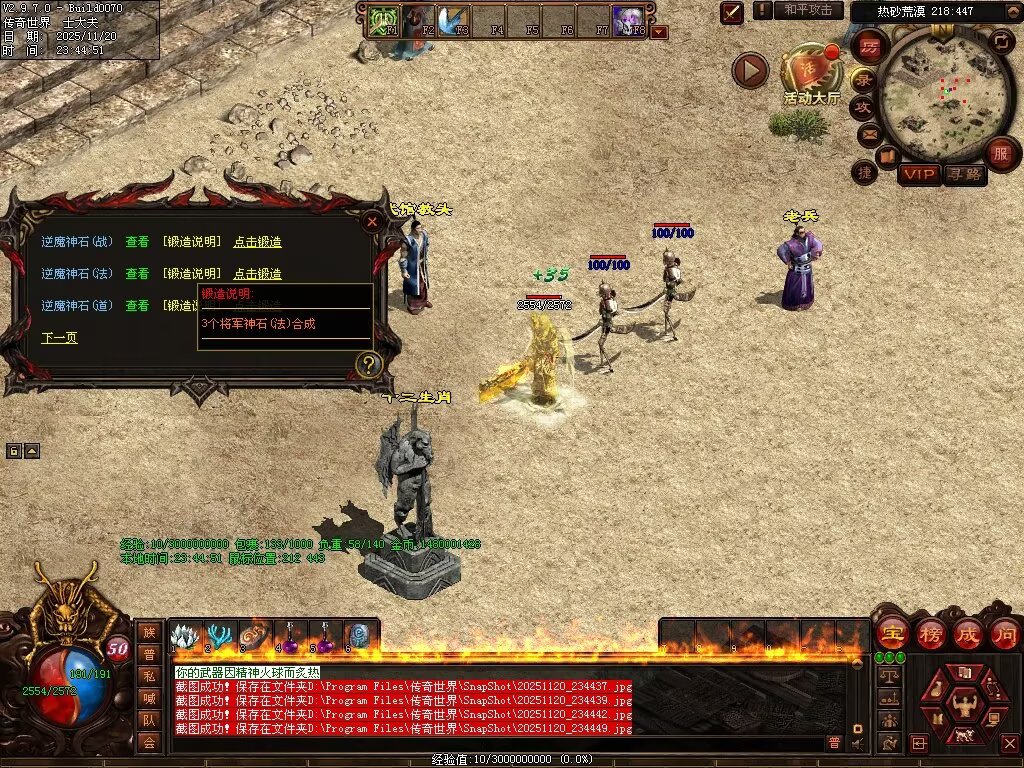
Task: Open the mail envelope icon
Action: pyautogui.click(x=868, y=133)
